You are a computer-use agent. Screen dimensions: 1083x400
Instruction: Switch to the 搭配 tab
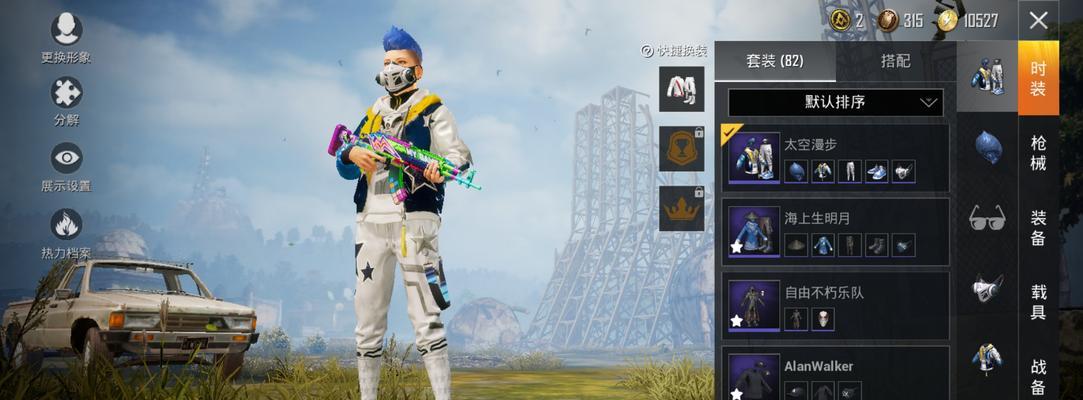coord(895,61)
